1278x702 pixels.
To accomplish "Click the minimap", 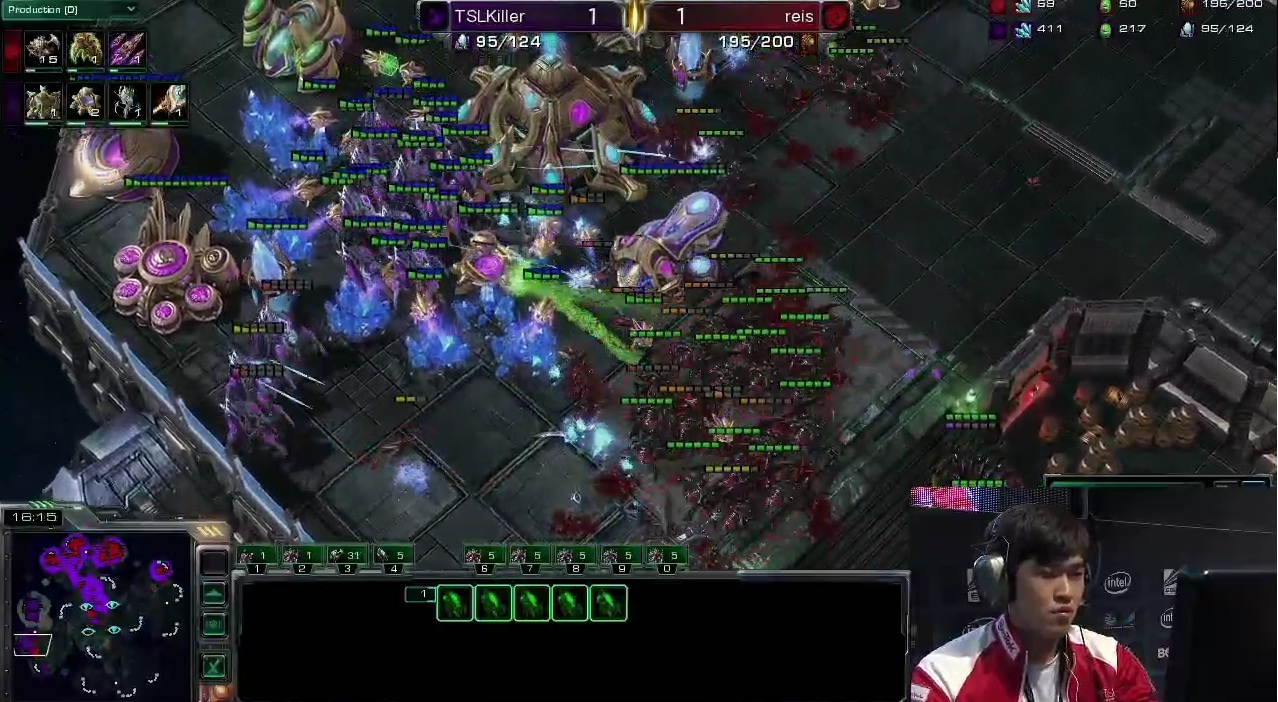I will 98,613.
